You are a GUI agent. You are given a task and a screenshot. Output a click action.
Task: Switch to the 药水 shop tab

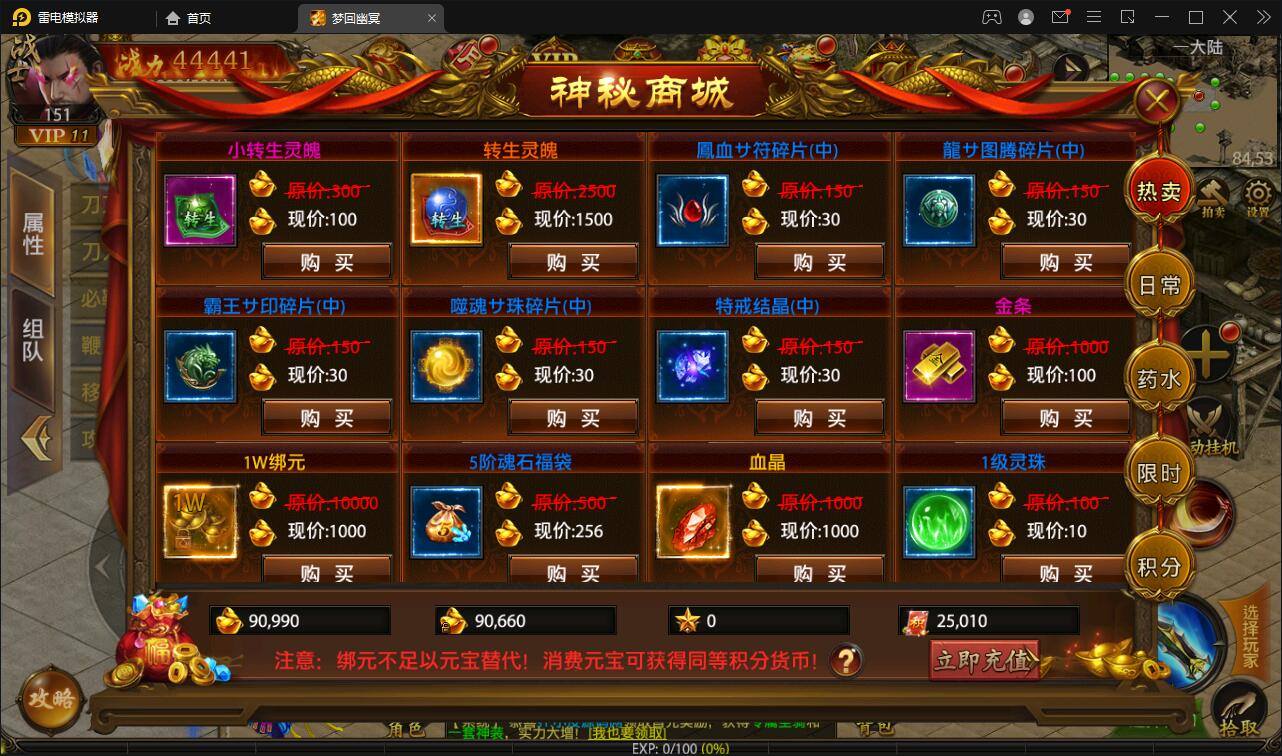pos(1158,376)
